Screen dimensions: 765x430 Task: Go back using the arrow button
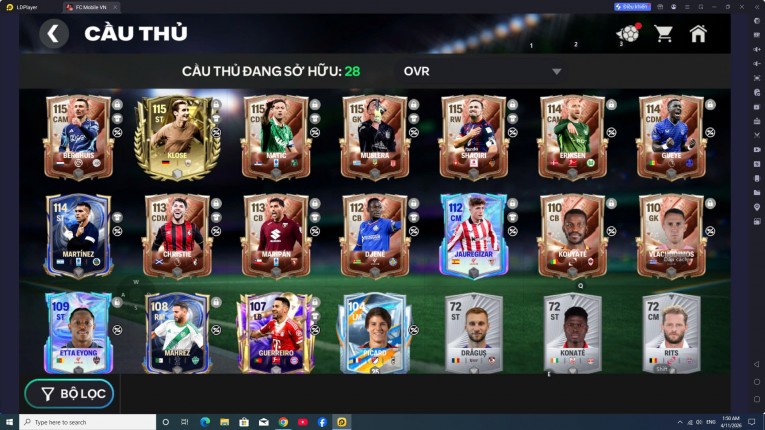pyautogui.click(x=54, y=34)
